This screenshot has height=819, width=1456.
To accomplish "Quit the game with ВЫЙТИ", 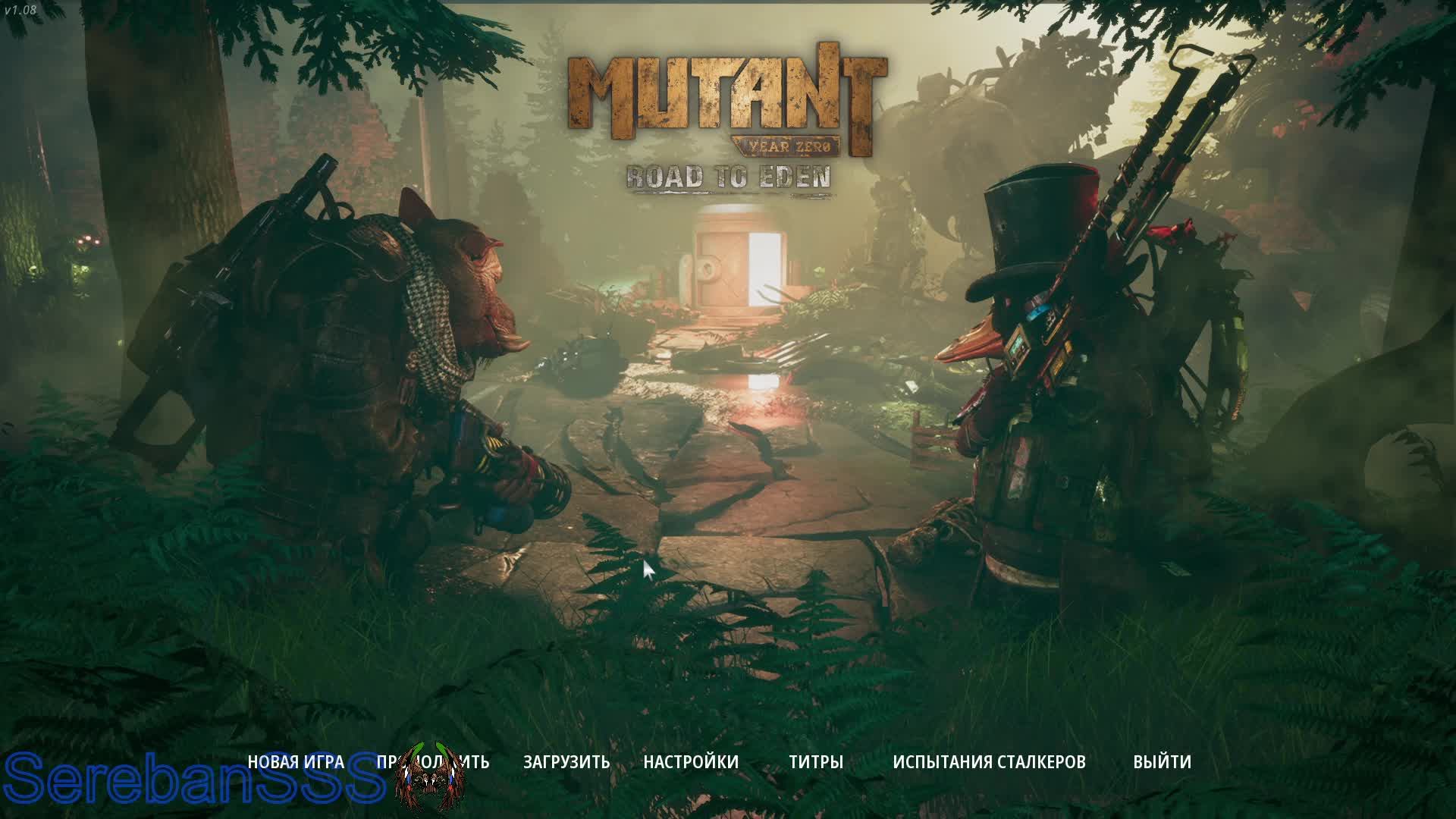I will click(1160, 762).
